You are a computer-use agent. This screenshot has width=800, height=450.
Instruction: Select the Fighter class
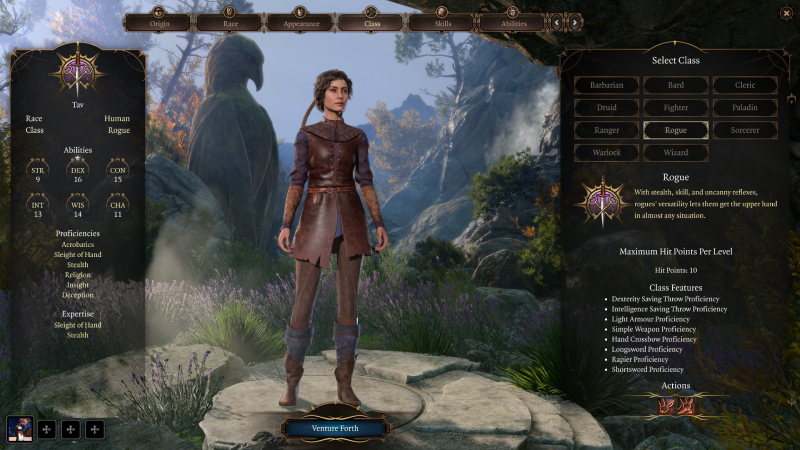click(x=676, y=107)
